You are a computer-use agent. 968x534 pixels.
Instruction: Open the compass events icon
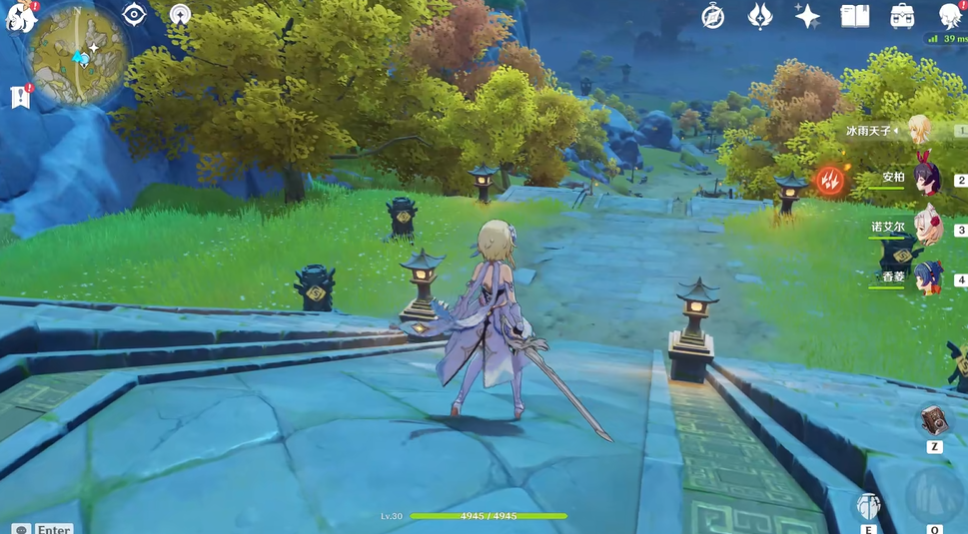click(x=712, y=16)
